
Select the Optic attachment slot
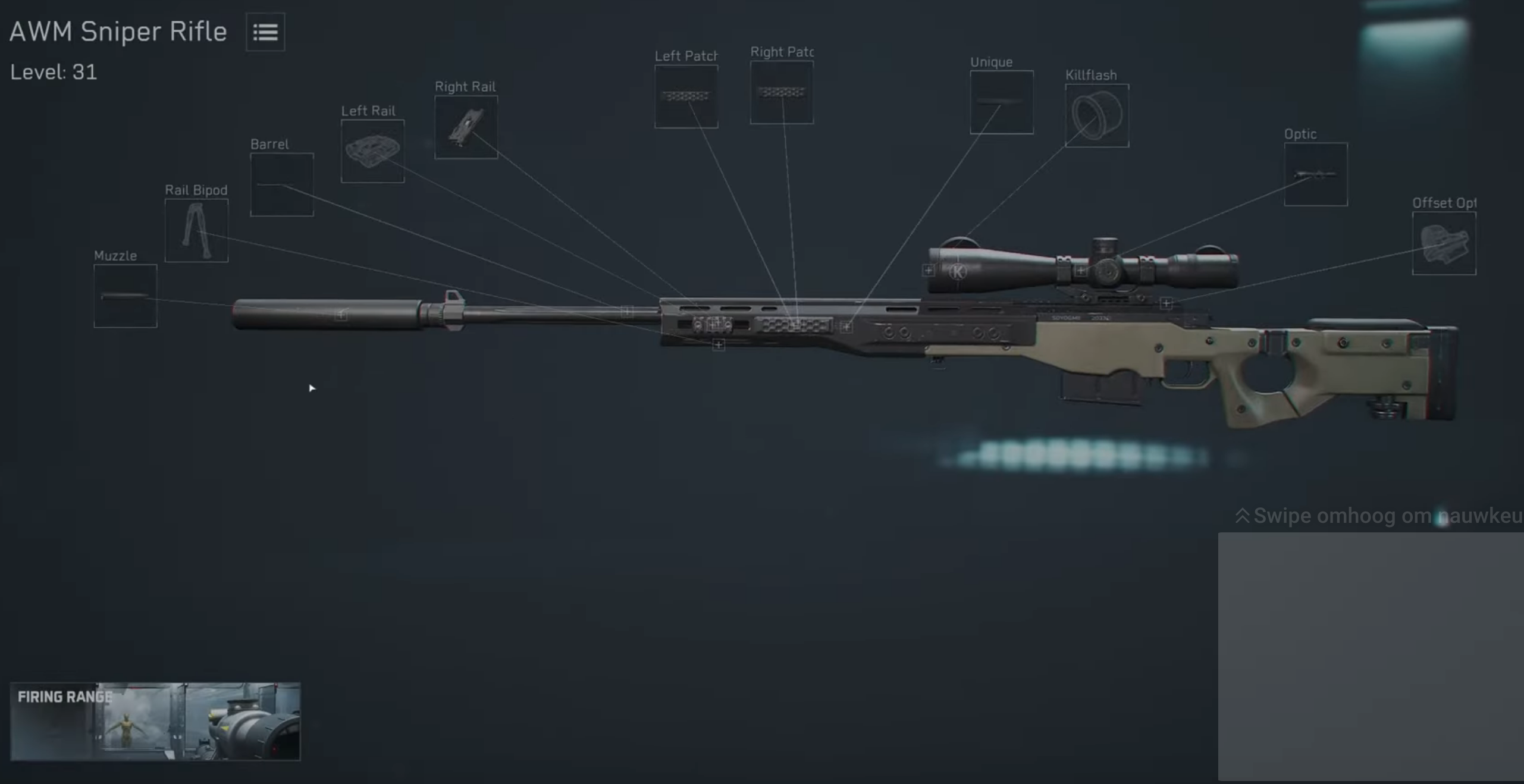click(x=1315, y=173)
